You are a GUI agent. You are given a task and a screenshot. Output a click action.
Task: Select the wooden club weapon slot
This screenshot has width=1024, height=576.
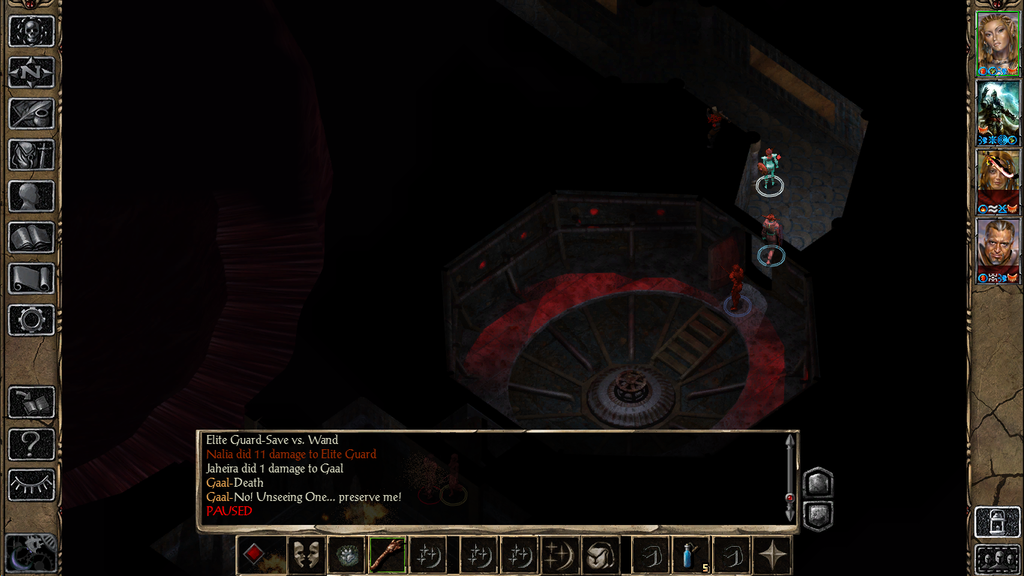coord(387,555)
